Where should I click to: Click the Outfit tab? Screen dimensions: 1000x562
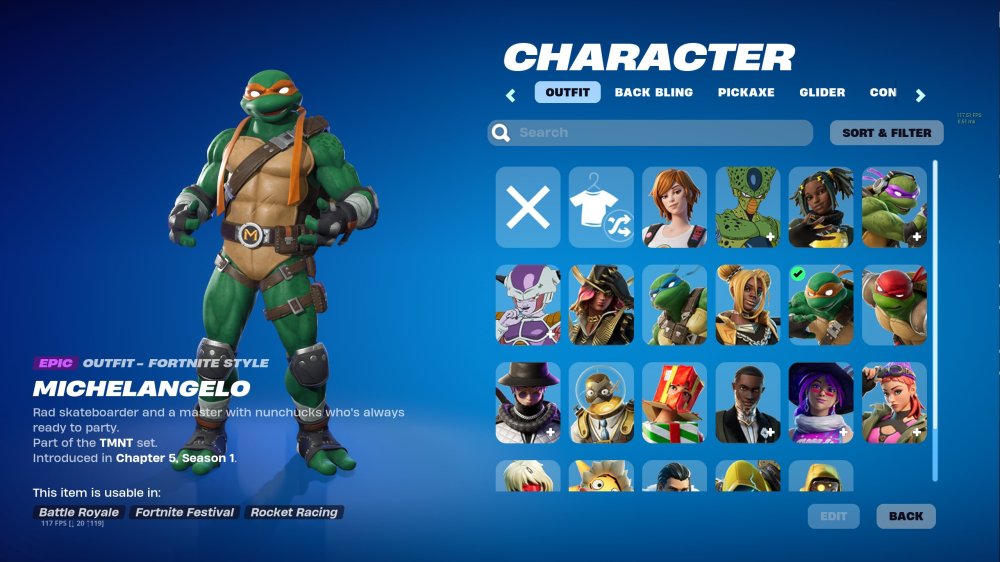[x=567, y=93]
